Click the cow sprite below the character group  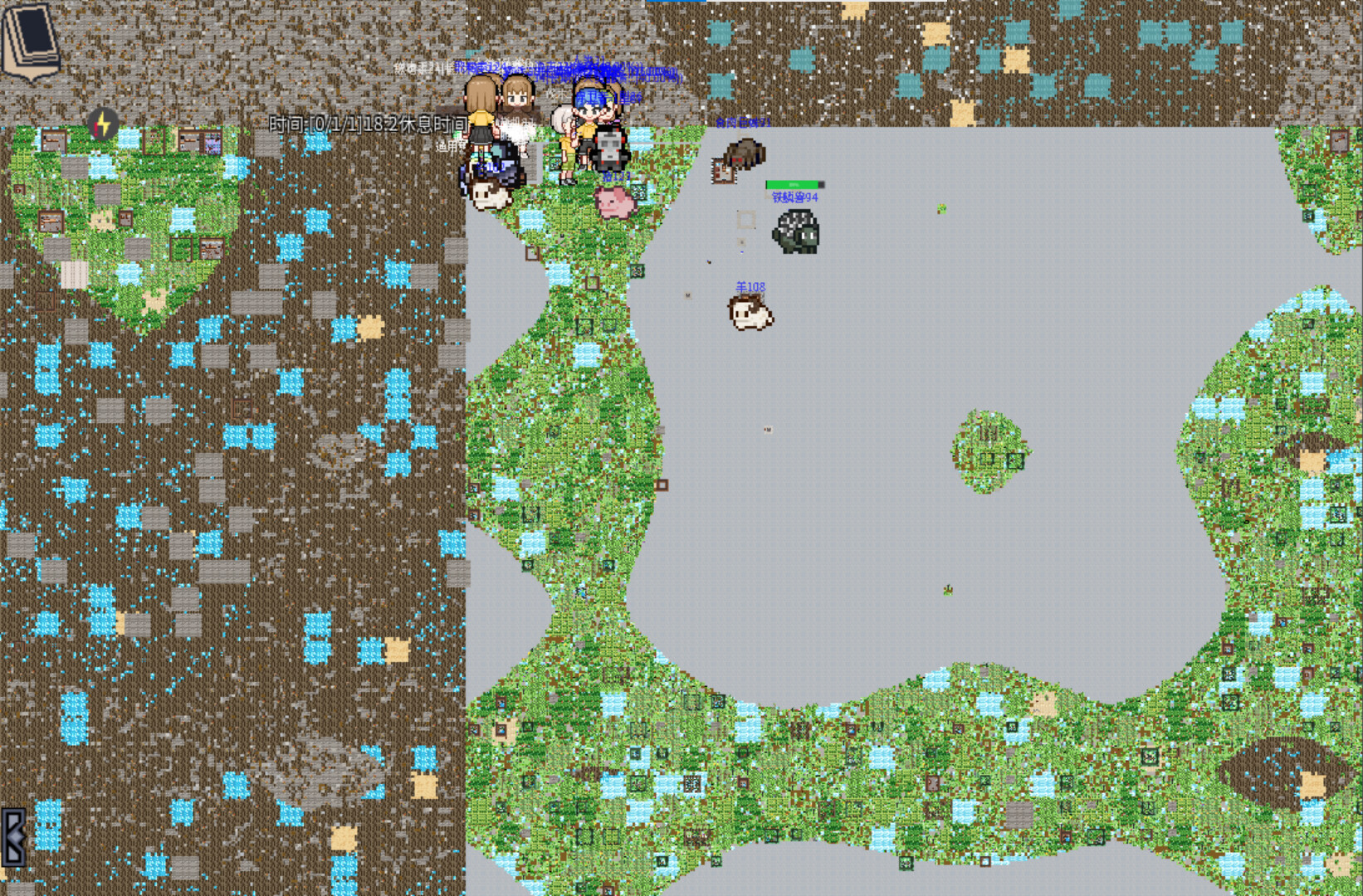coord(489,194)
